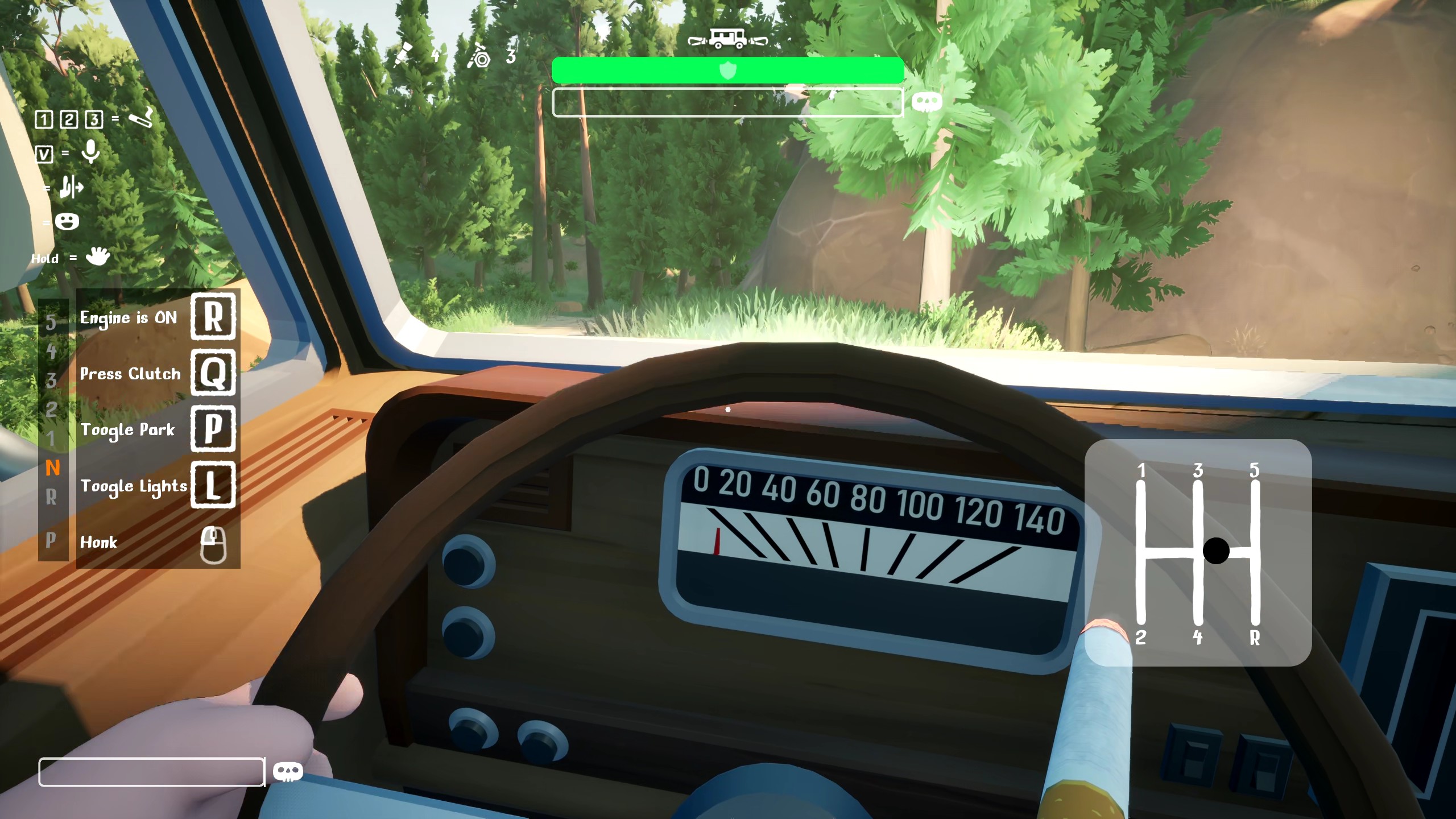Screen dimensions: 1456x819
Task: Select 5th gear on the shifter diagram
Action: click(x=1255, y=471)
